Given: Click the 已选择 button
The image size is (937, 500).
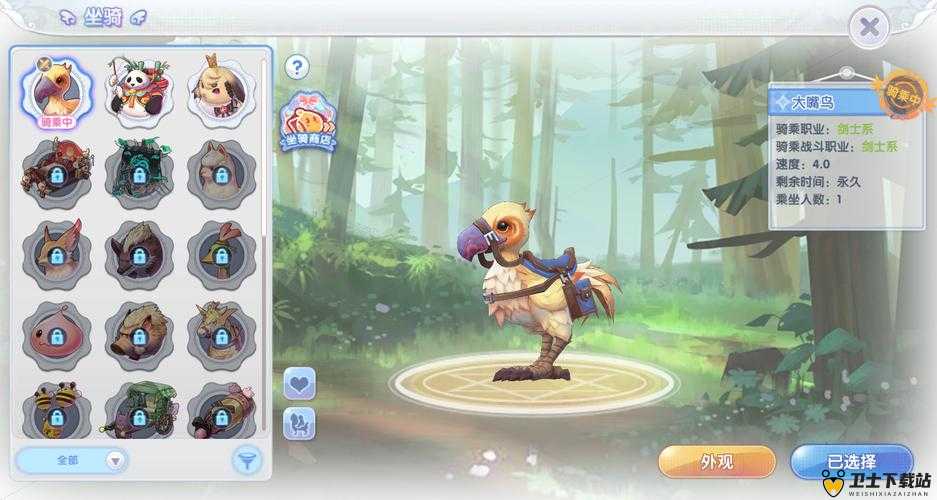Looking at the screenshot, I should (x=851, y=462).
